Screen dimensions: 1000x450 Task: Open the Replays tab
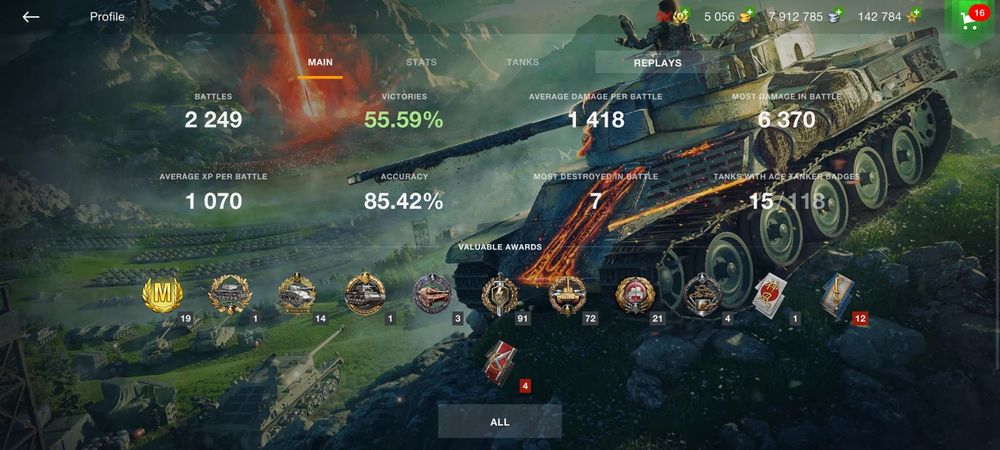tap(657, 62)
